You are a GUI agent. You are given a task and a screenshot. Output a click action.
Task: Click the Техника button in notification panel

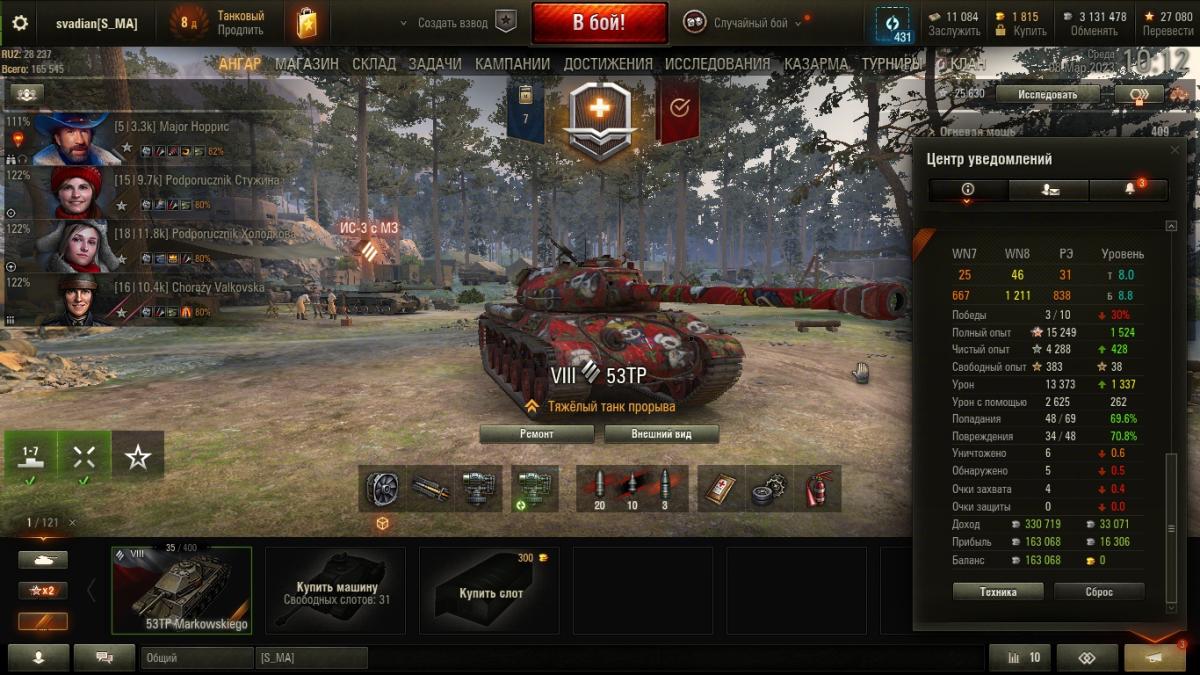point(998,592)
